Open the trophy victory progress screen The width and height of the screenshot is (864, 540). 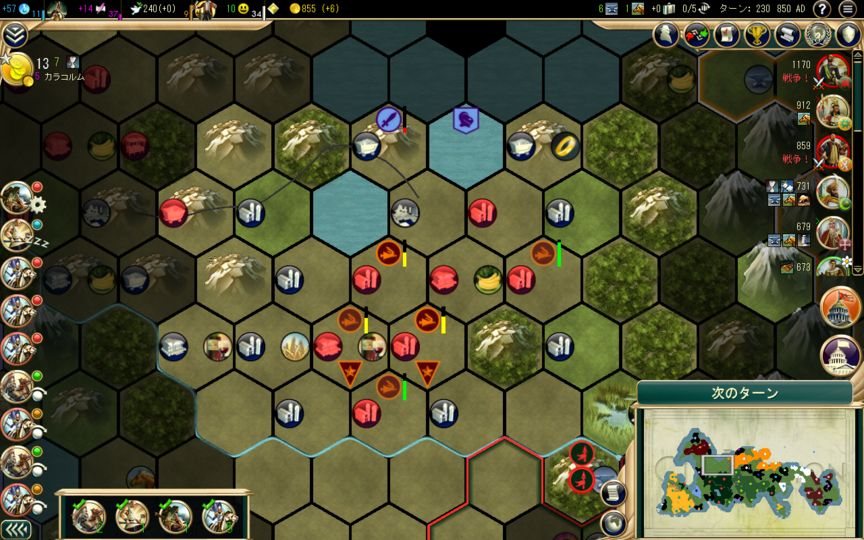point(758,35)
